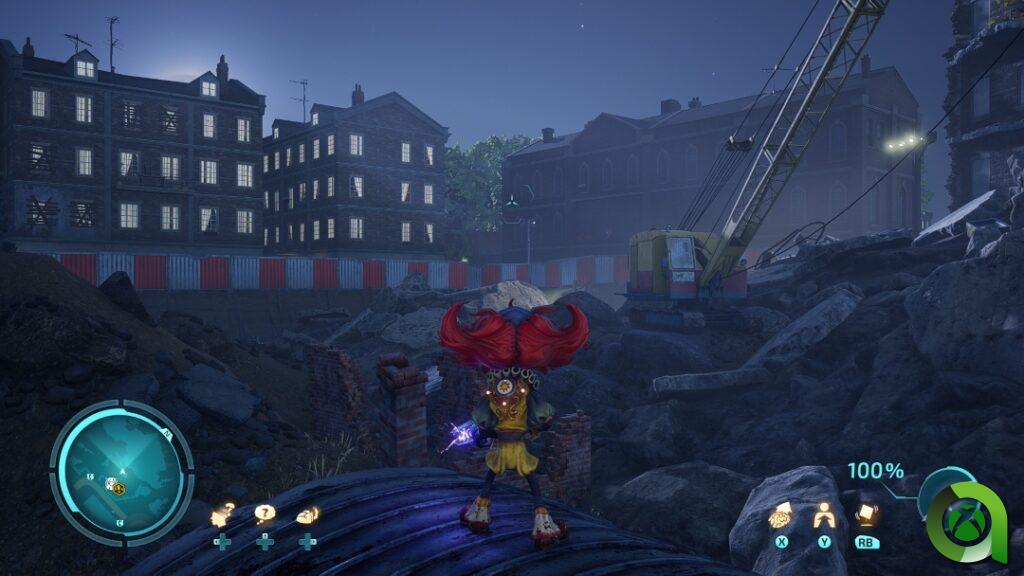Activate the punching fist ability icon
1024x576 pixels.
(x=780, y=516)
